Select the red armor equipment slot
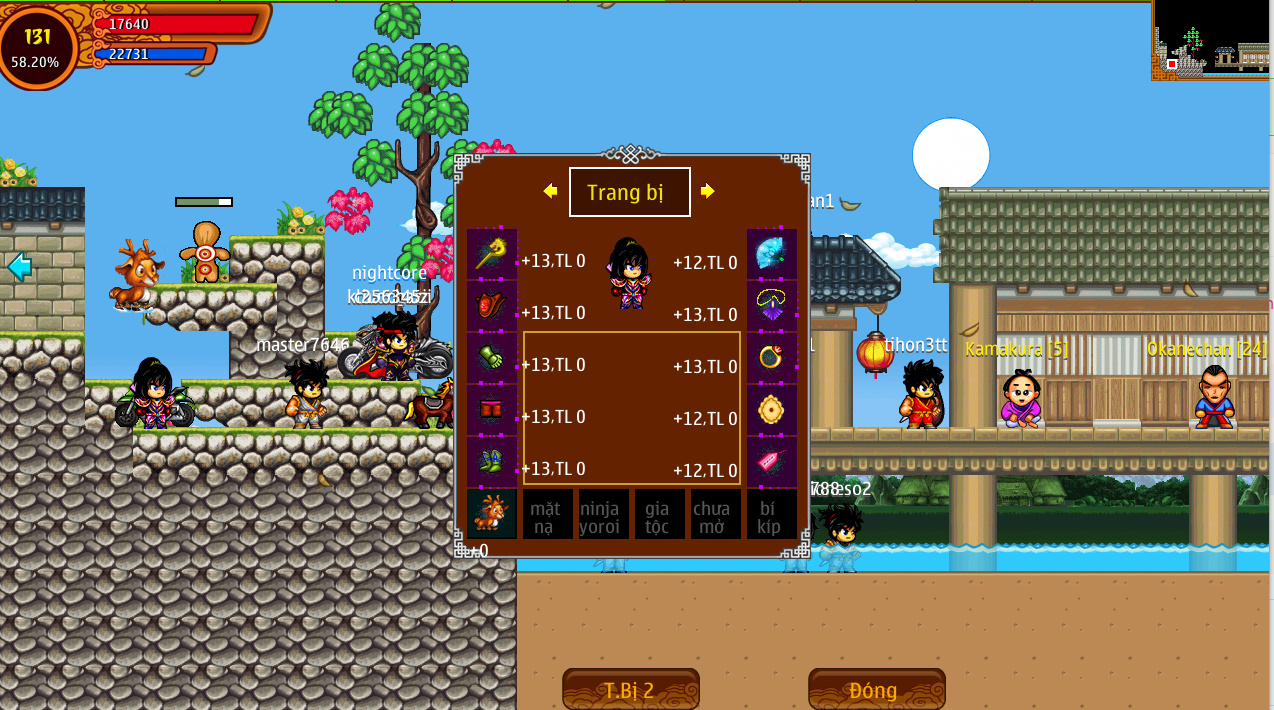This screenshot has width=1274, height=710. (x=492, y=306)
